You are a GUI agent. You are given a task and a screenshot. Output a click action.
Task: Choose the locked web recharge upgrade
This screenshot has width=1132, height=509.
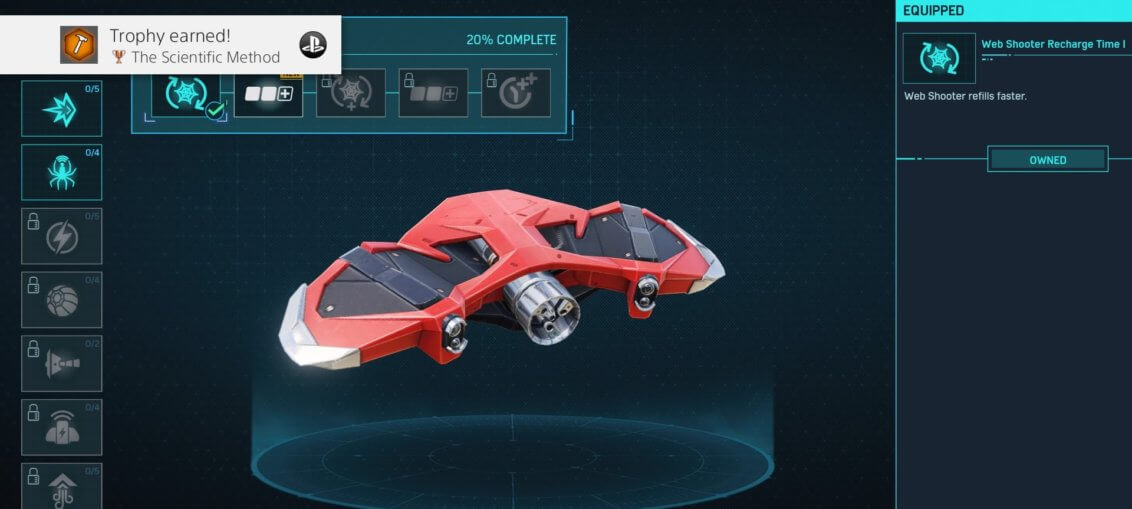pos(351,93)
